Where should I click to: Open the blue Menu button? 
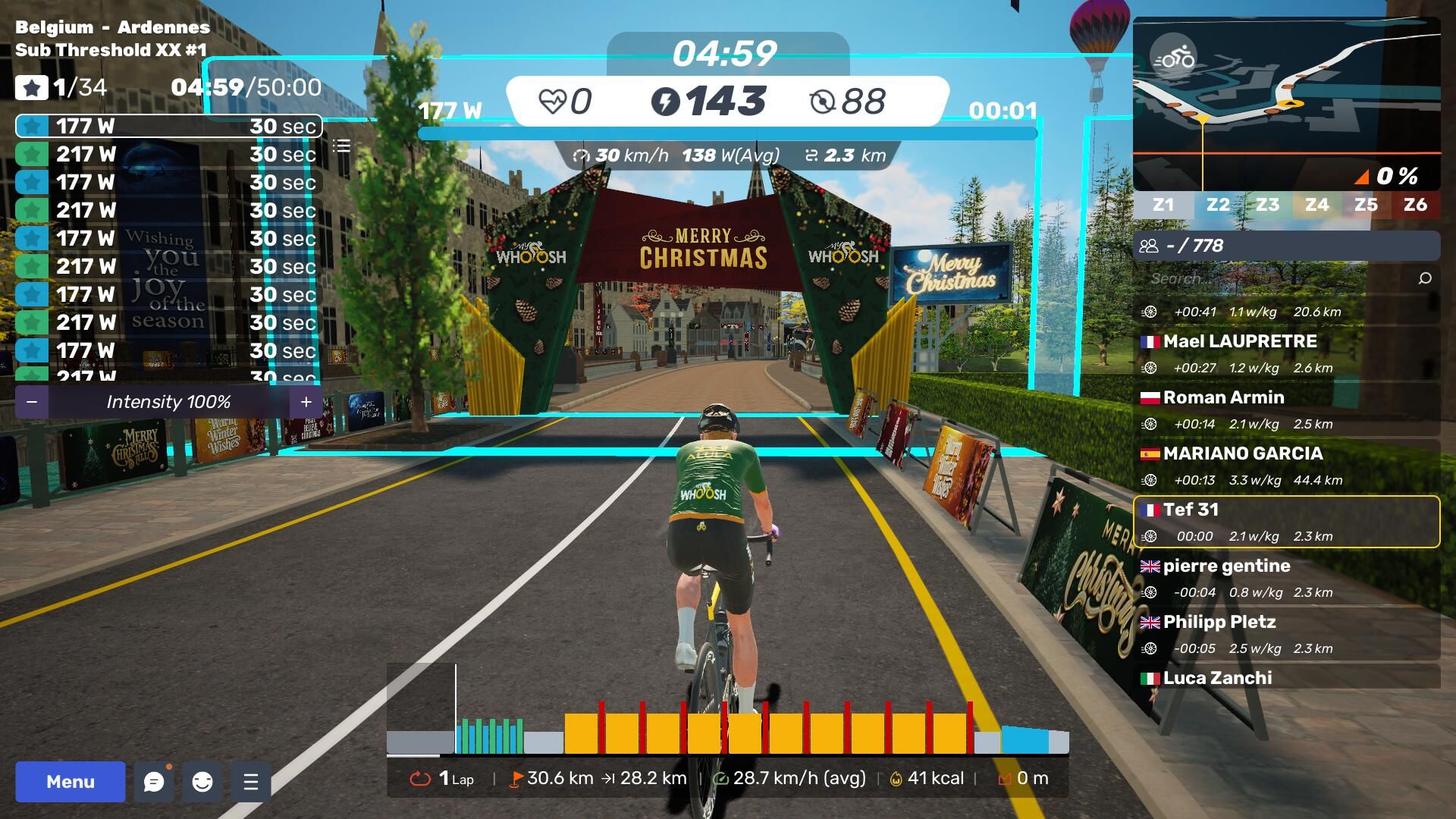point(70,782)
